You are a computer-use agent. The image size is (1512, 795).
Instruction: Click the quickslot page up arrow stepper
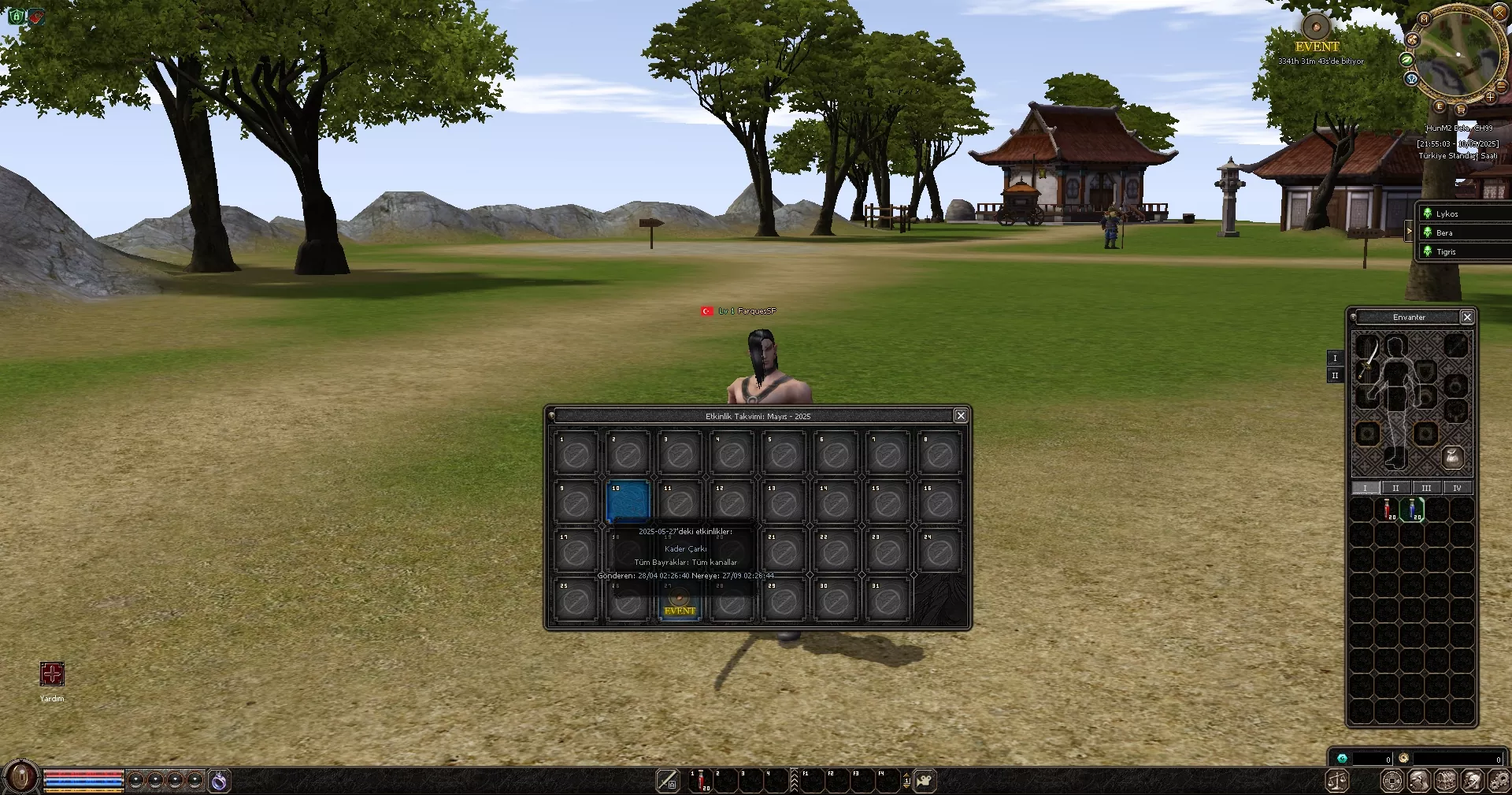click(x=907, y=775)
